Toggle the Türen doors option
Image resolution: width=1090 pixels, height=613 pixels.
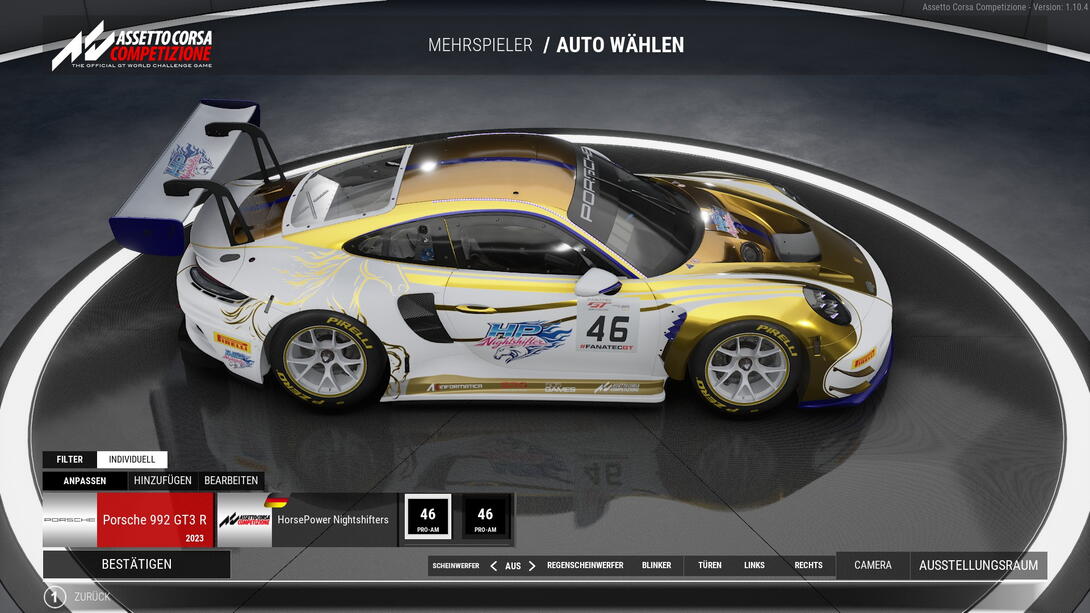coord(710,566)
